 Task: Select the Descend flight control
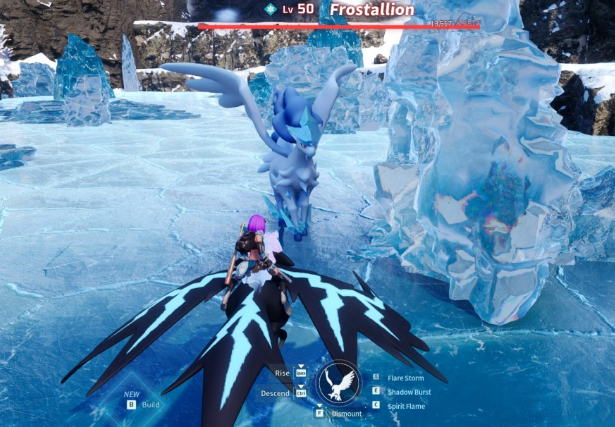(276, 392)
